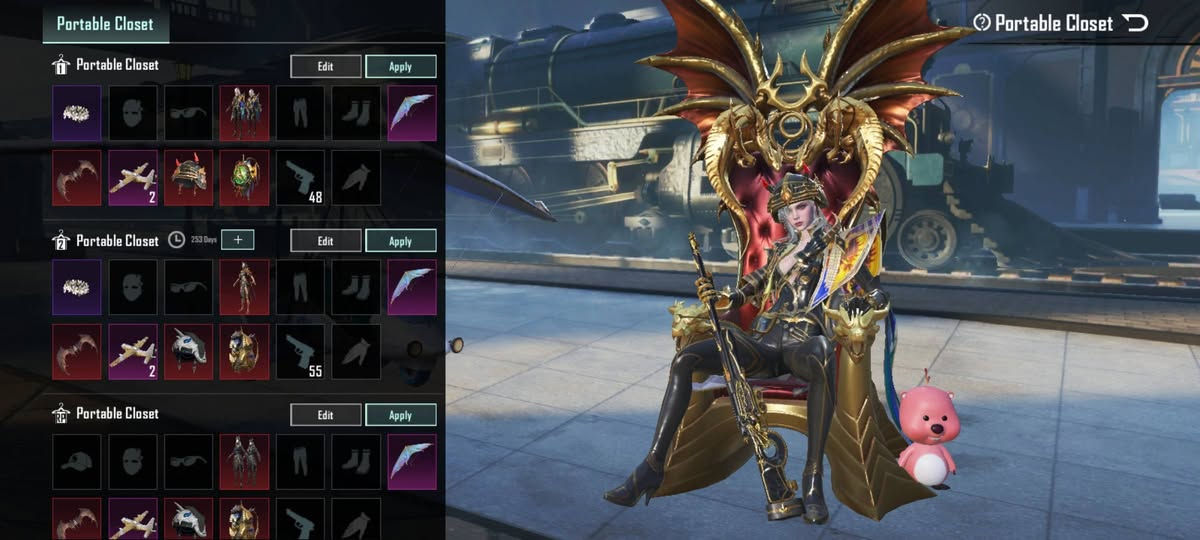Select the pistol slot showing 48
The image size is (1200, 540).
(x=301, y=178)
